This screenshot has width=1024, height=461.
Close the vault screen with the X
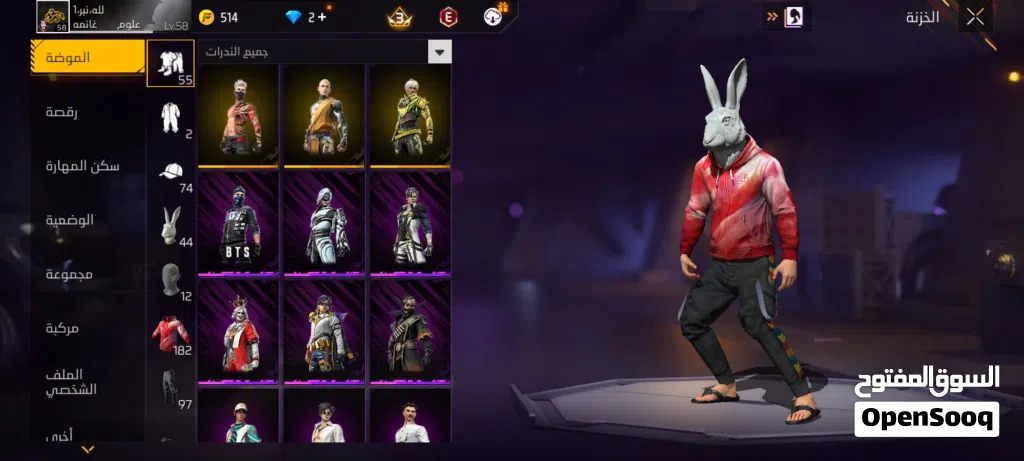click(975, 16)
